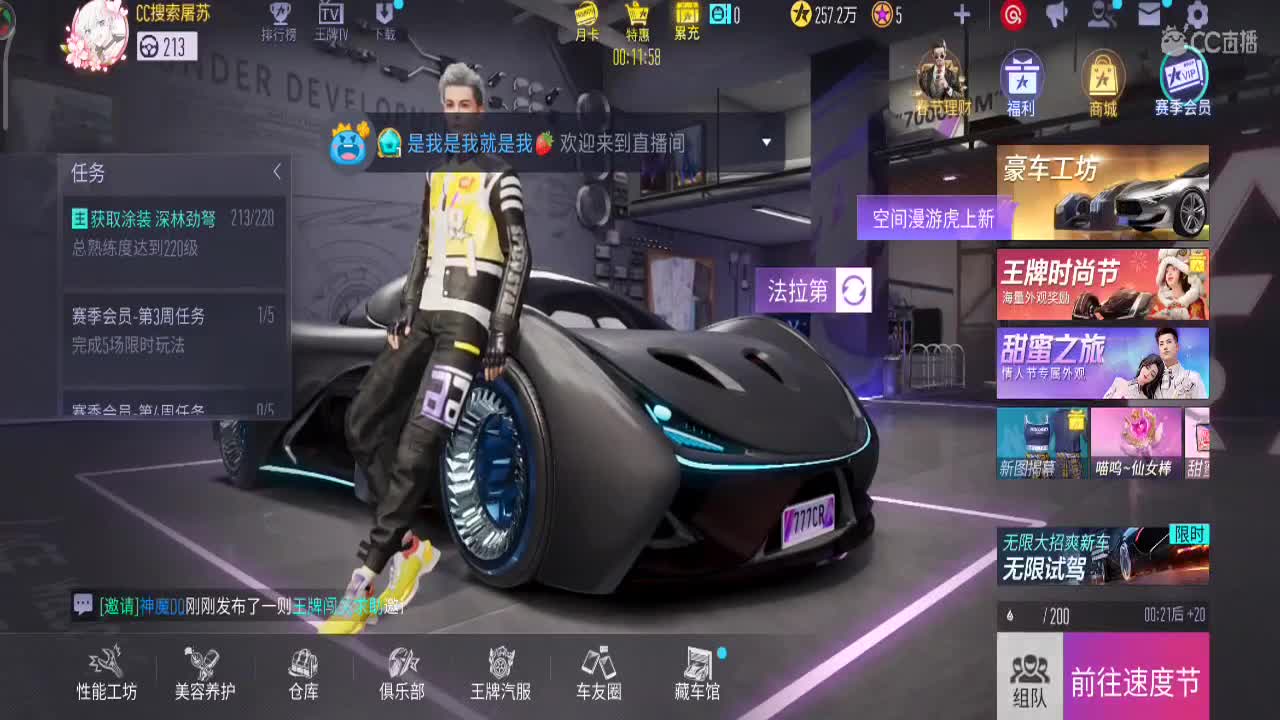Viewport: 1280px width, 720px height.
Task: Expand the chat announcement dropdown arrow
Action: coord(766,143)
